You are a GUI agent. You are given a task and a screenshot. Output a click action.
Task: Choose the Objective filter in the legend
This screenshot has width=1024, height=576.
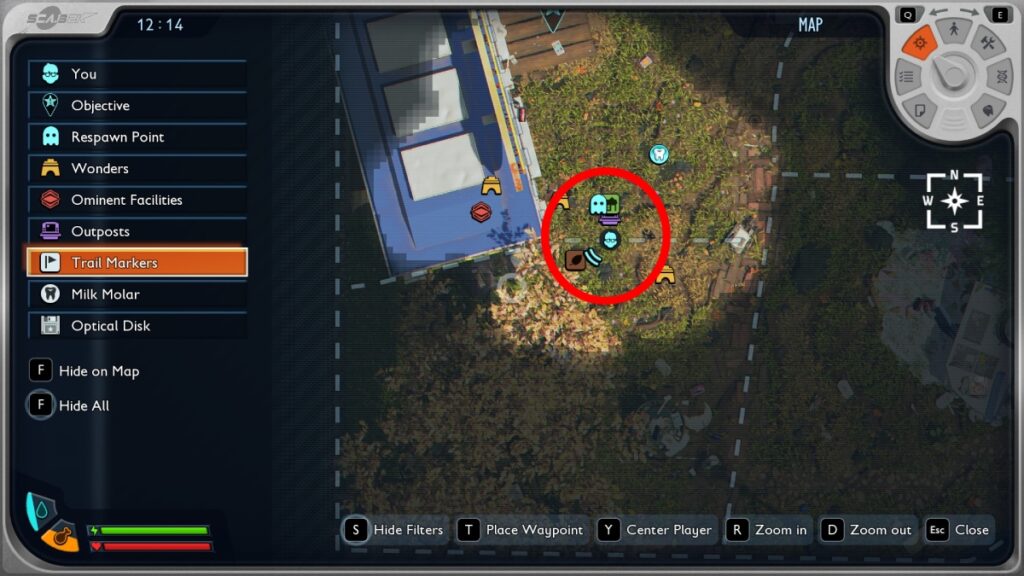click(x=137, y=106)
